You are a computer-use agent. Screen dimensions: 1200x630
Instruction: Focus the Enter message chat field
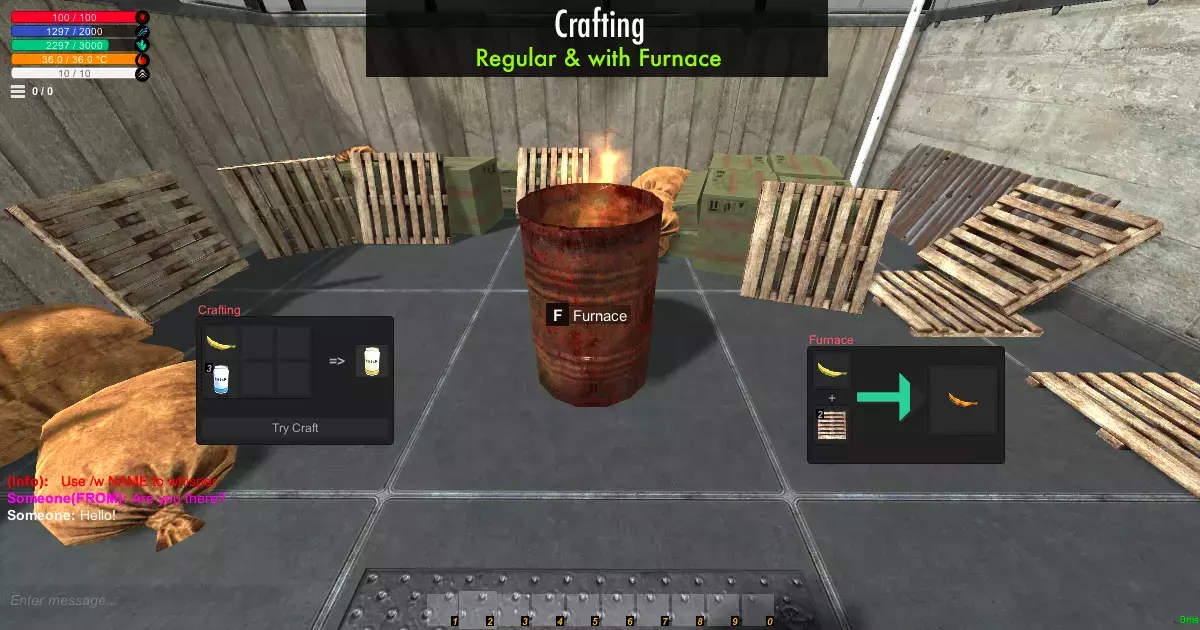click(x=150, y=601)
